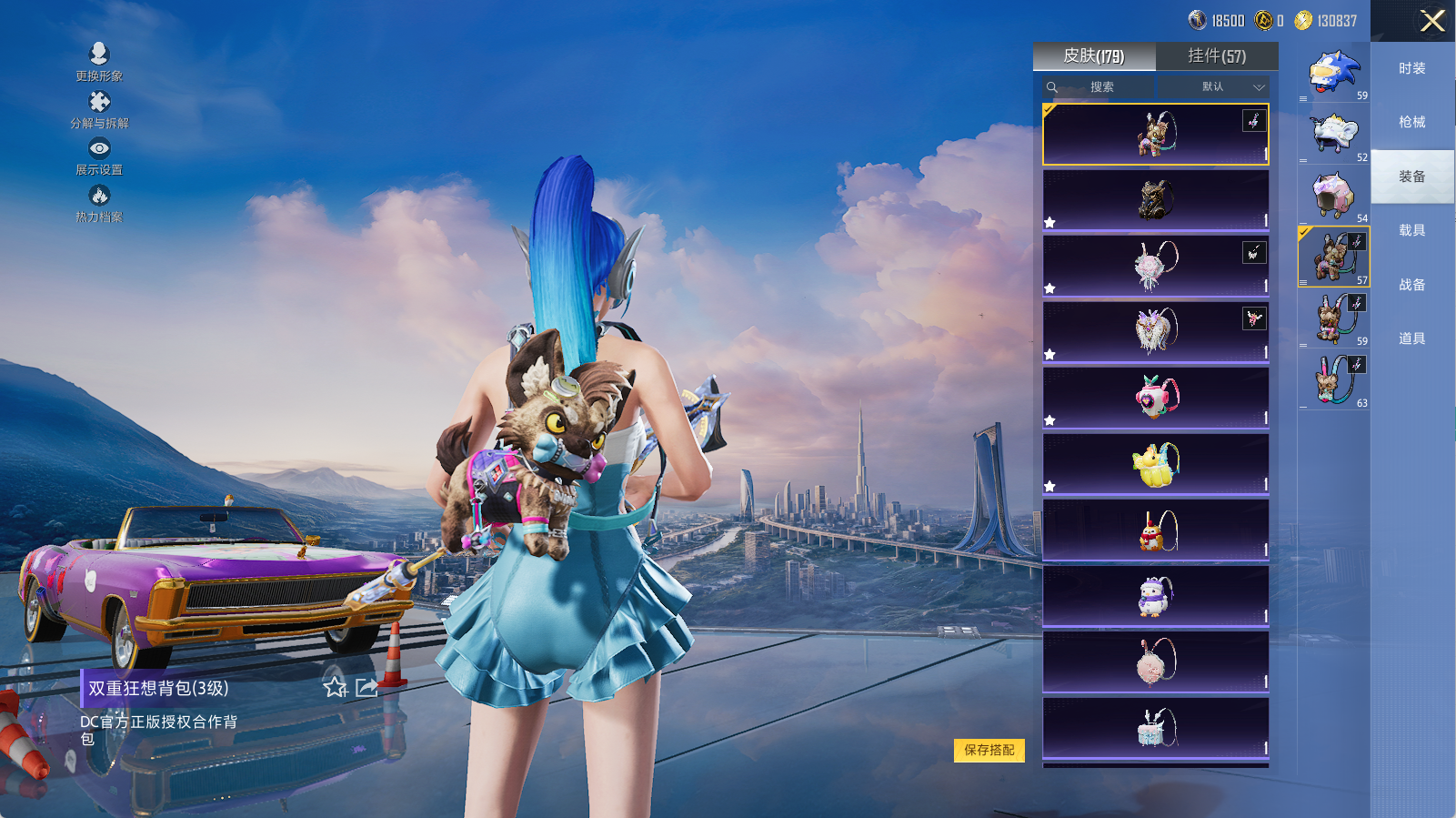Open 热力档案 heat archive
Screen dimensions: 1456x818
pos(99,203)
